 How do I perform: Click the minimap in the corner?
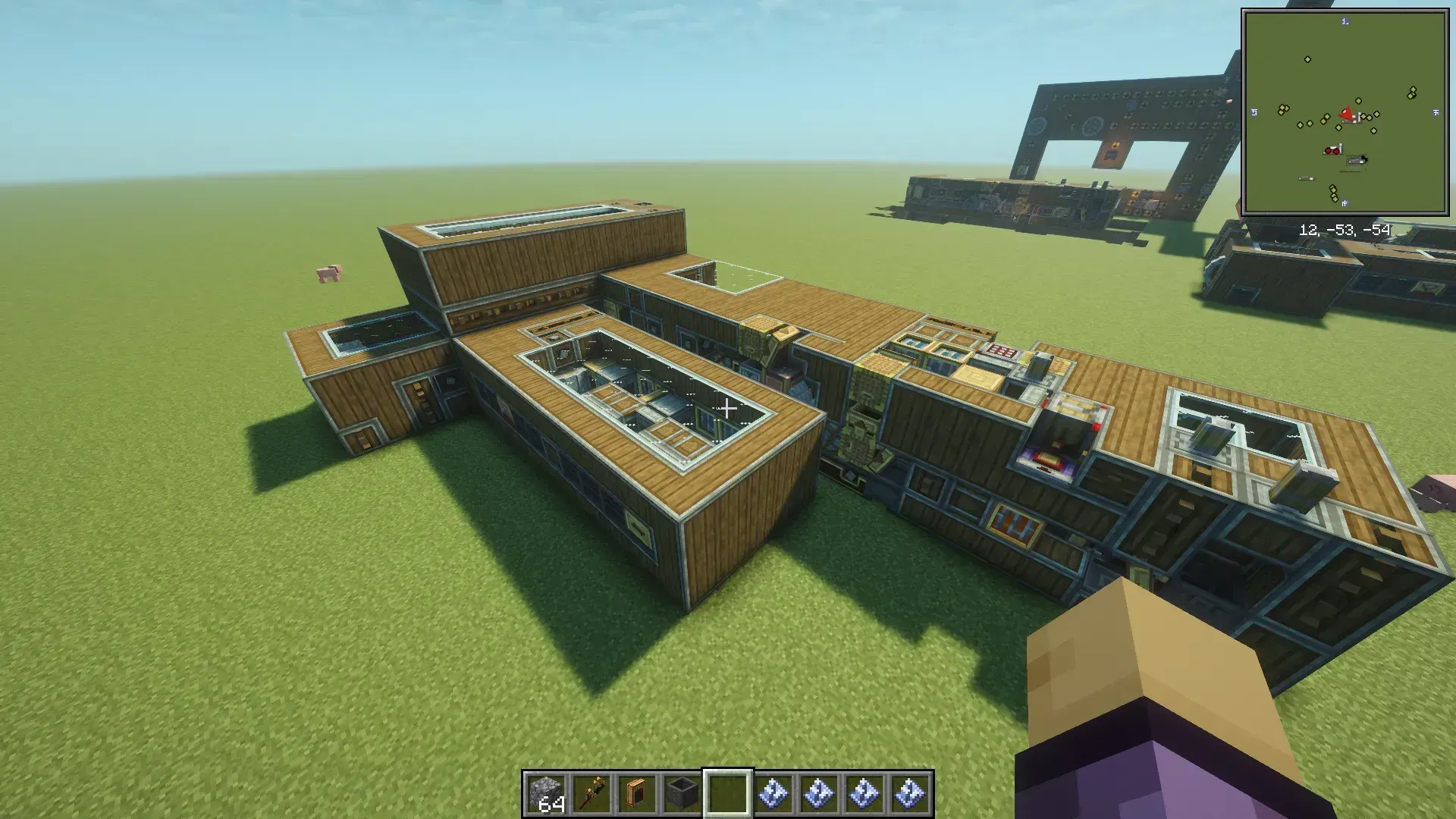tap(1345, 112)
